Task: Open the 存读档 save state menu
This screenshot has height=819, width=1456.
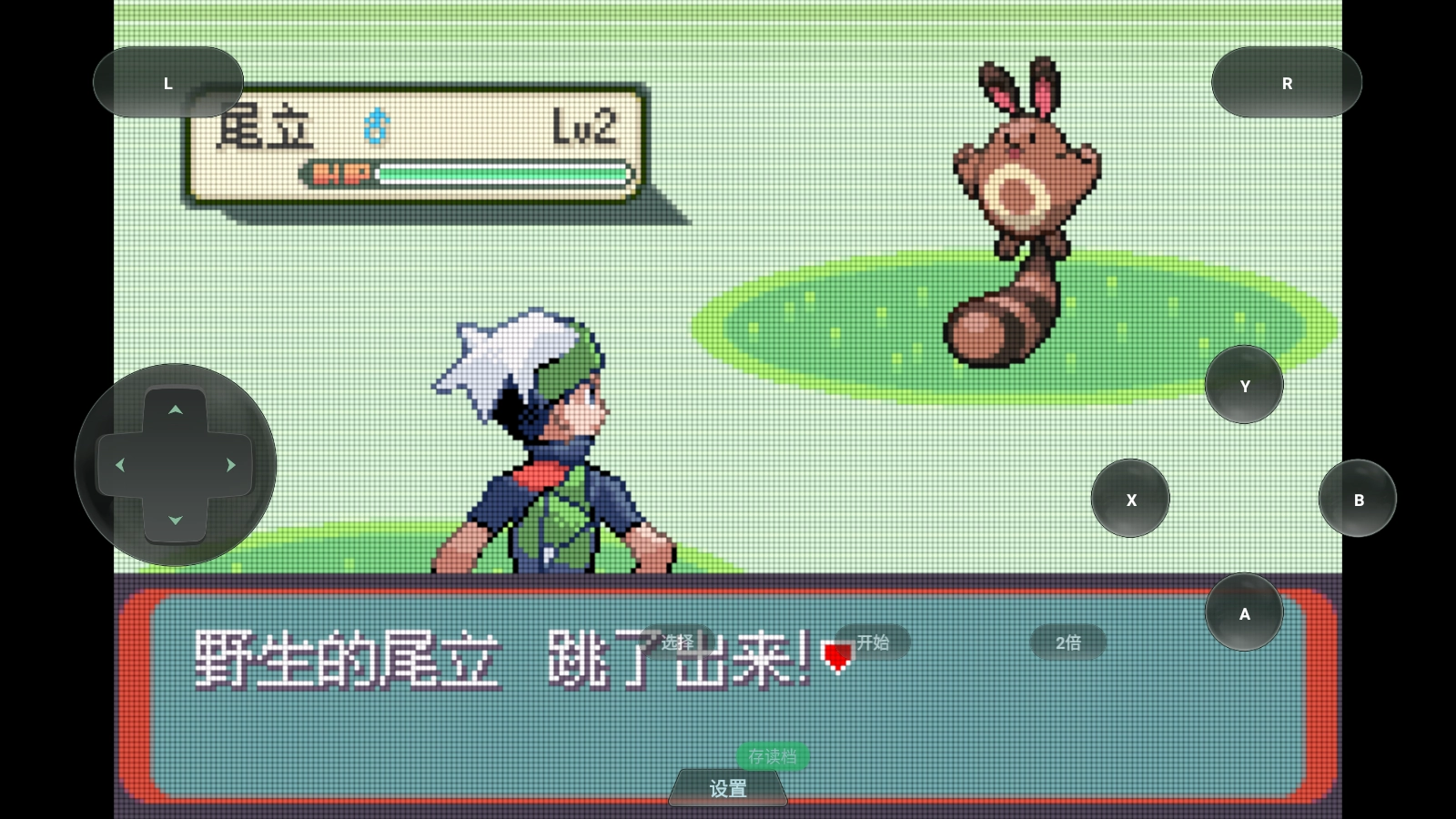Action: (x=772, y=756)
